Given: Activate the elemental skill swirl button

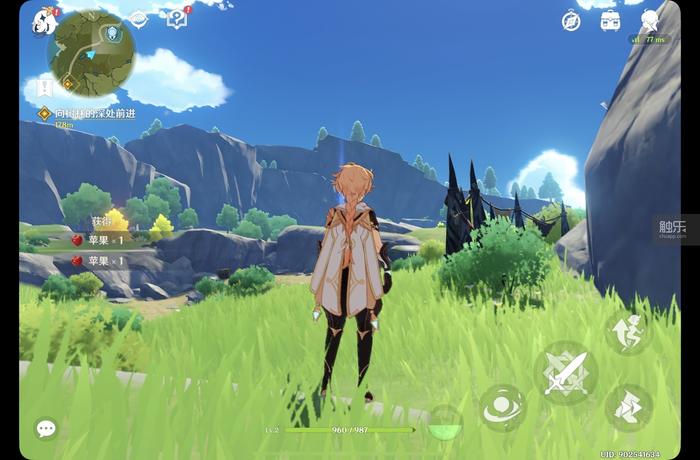Looking at the screenshot, I should tap(500, 408).
